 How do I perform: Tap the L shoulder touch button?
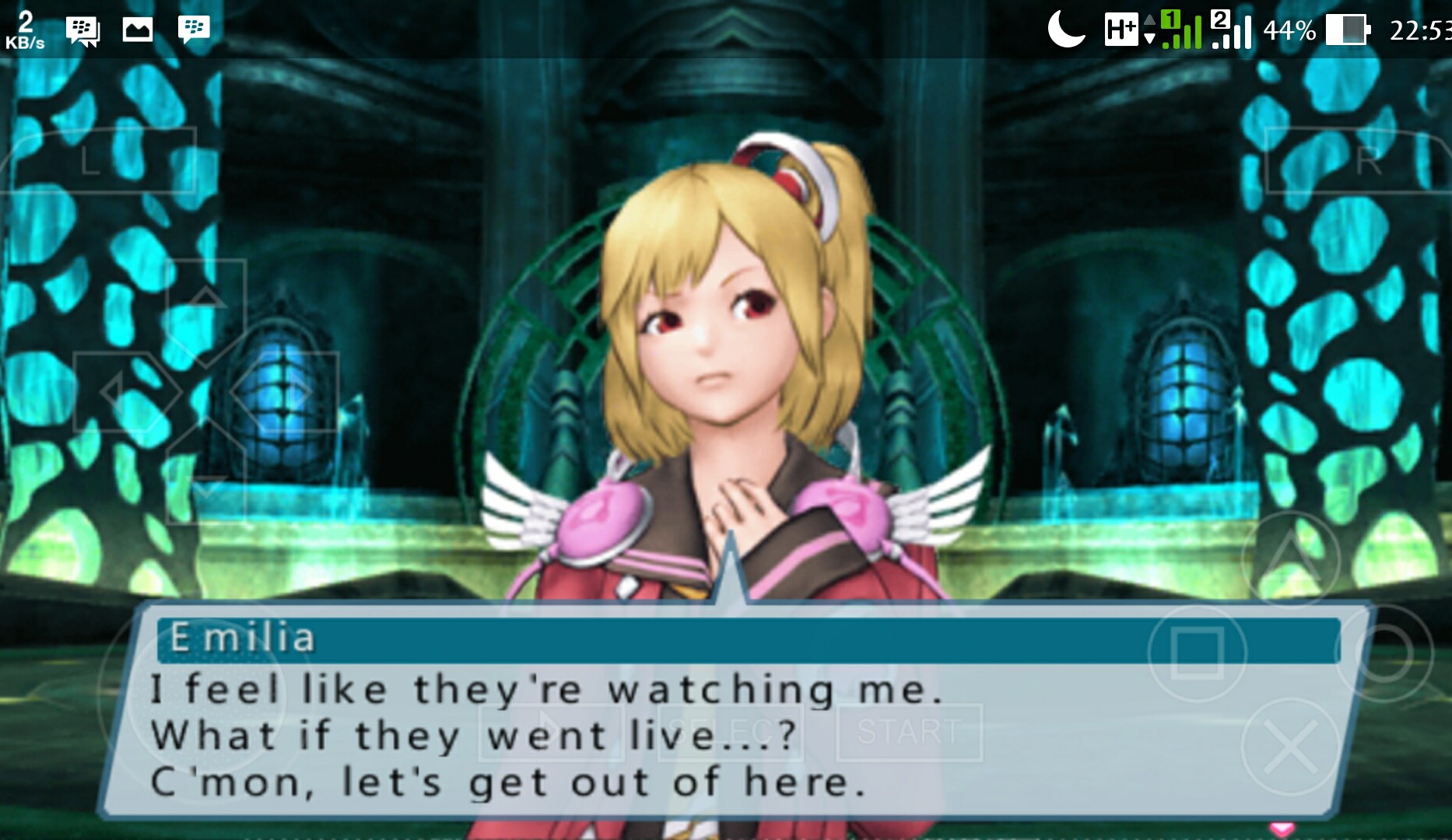(x=100, y=160)
